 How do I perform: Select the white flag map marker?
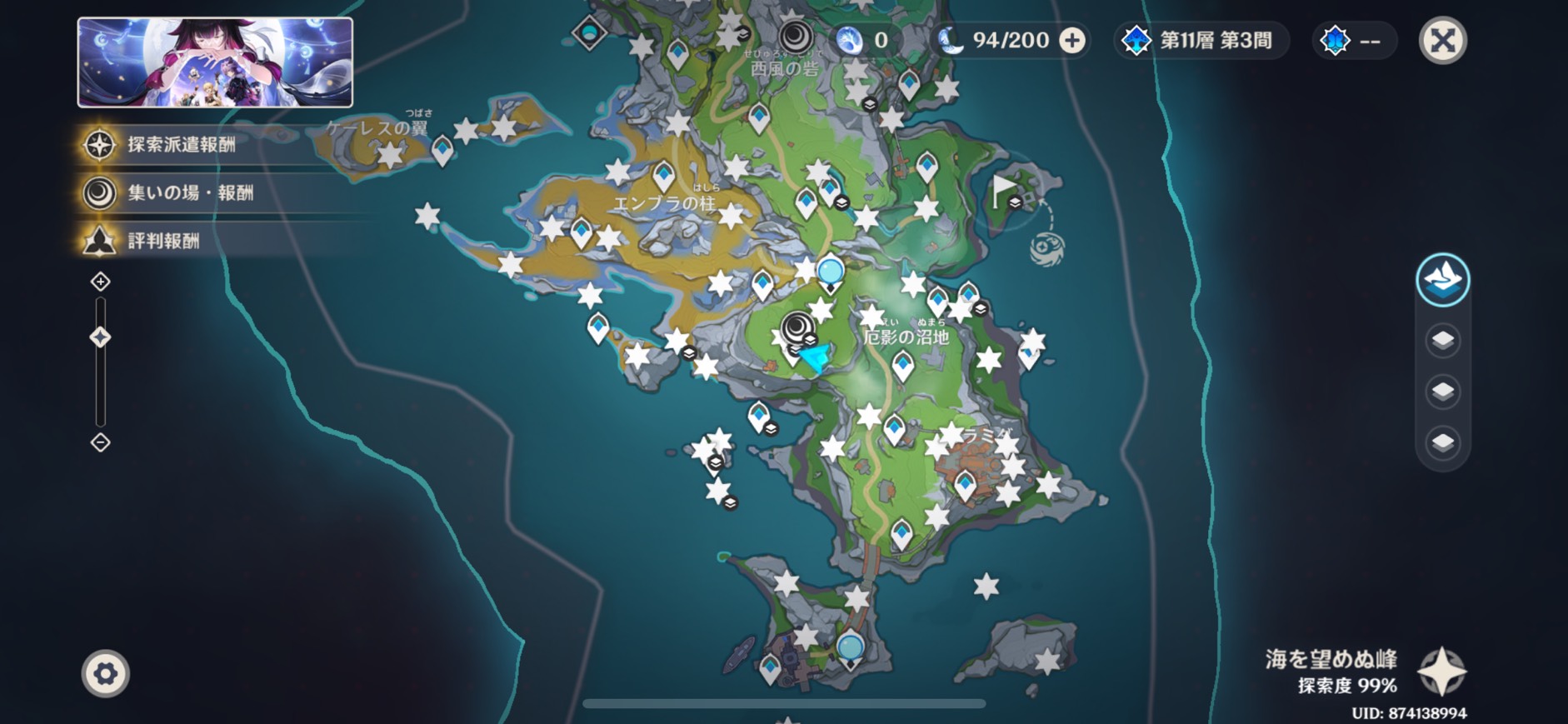tap(1004, 191)
